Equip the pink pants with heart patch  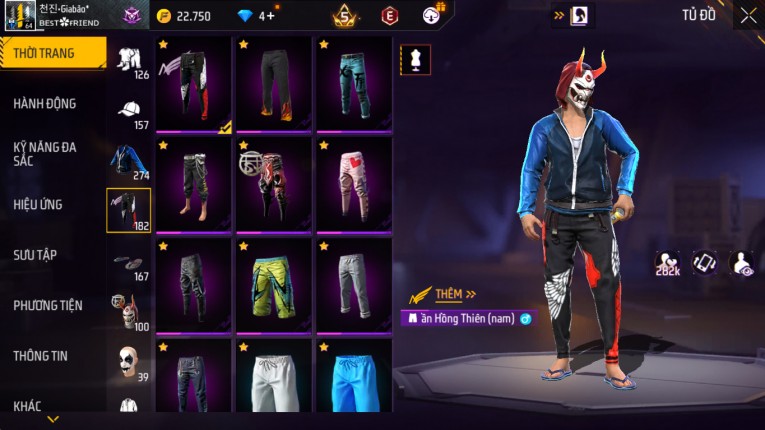(x=354, y=184)
